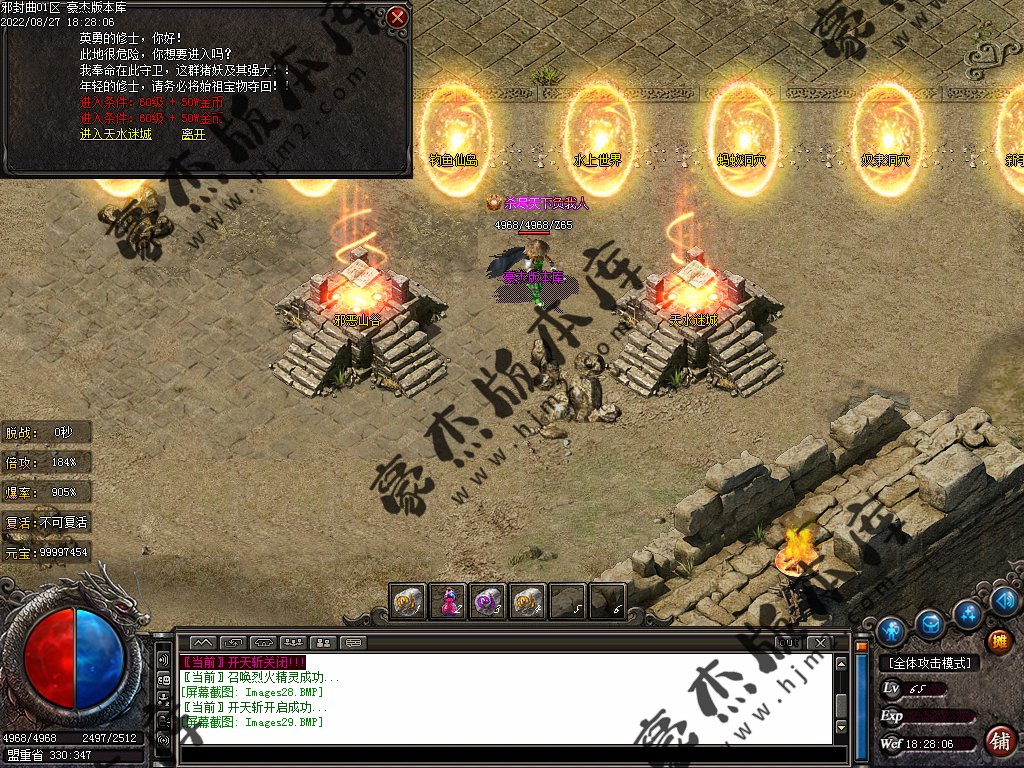
Task: Choose 进入天水迷城 to enter the maze city
Action: 116,134
